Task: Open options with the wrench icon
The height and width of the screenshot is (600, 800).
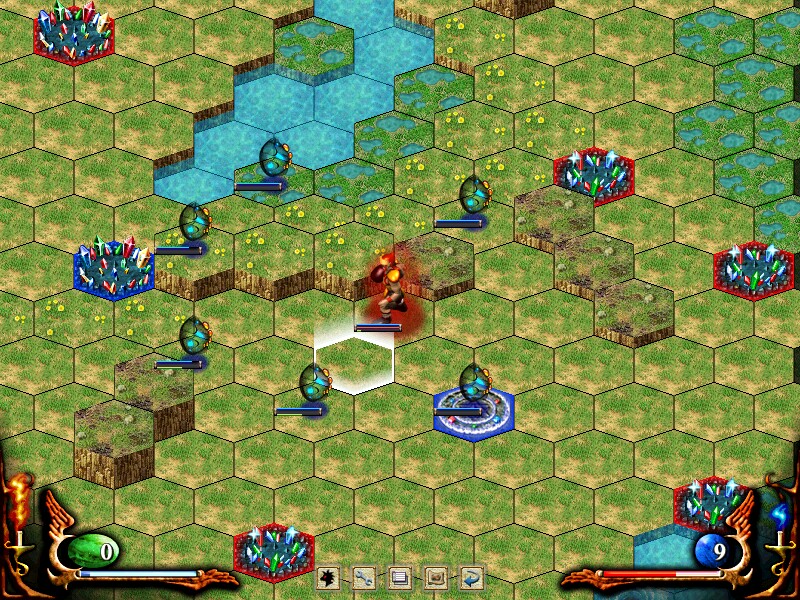Action: coord(365,577)
